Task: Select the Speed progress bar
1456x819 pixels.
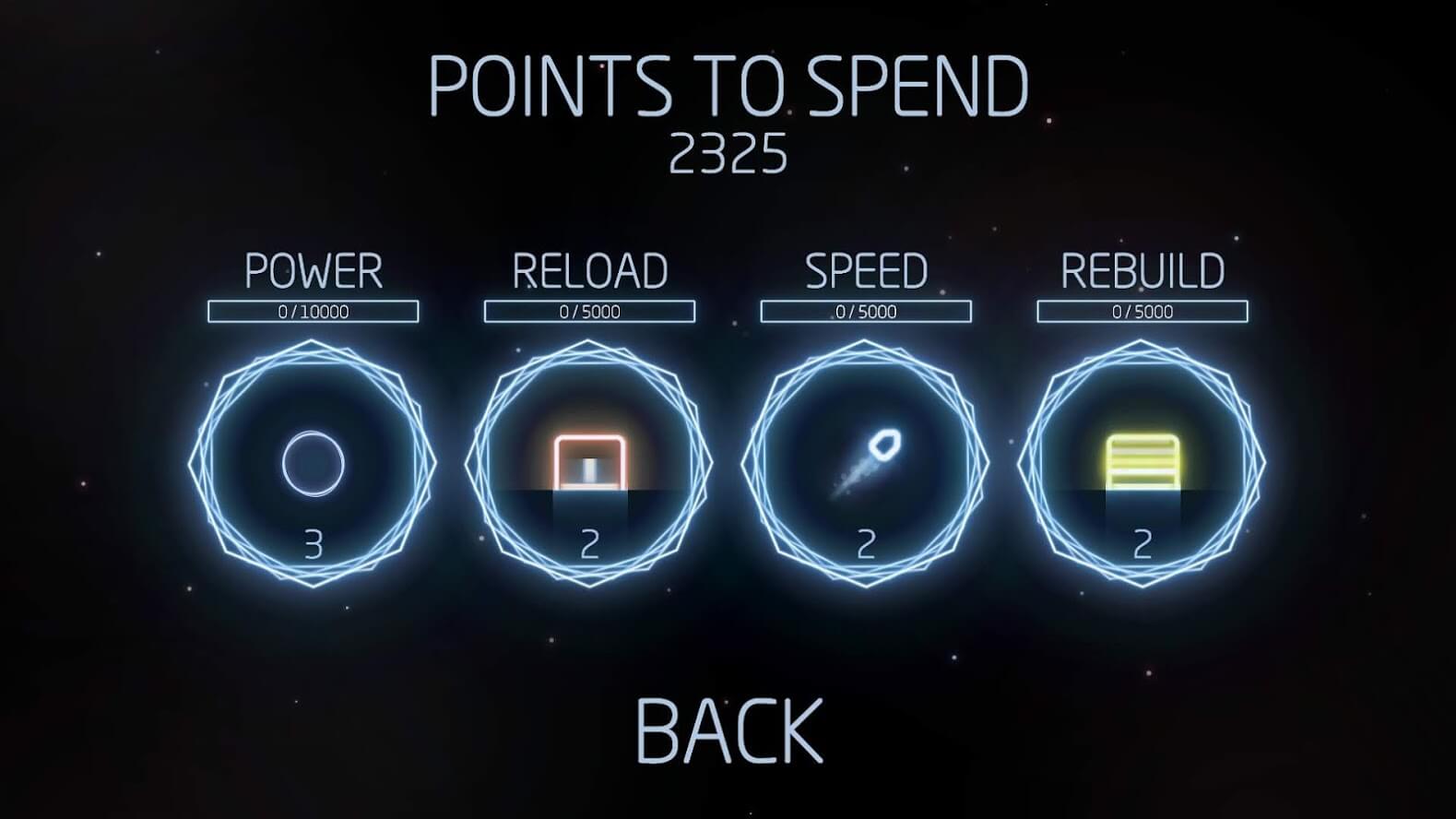Action: (x=867, y=311)
